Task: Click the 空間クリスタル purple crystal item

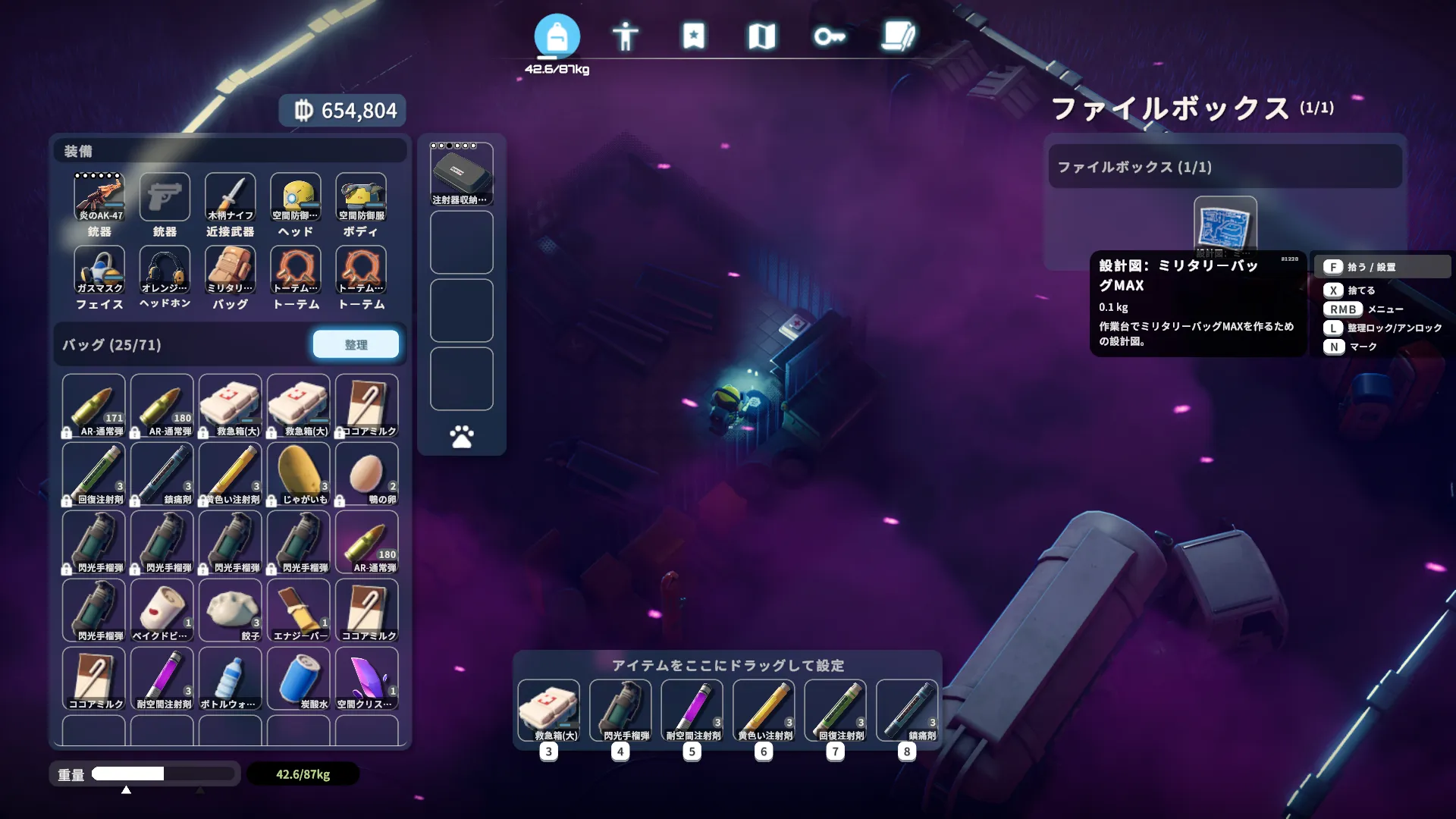Action: click(367, 678)
